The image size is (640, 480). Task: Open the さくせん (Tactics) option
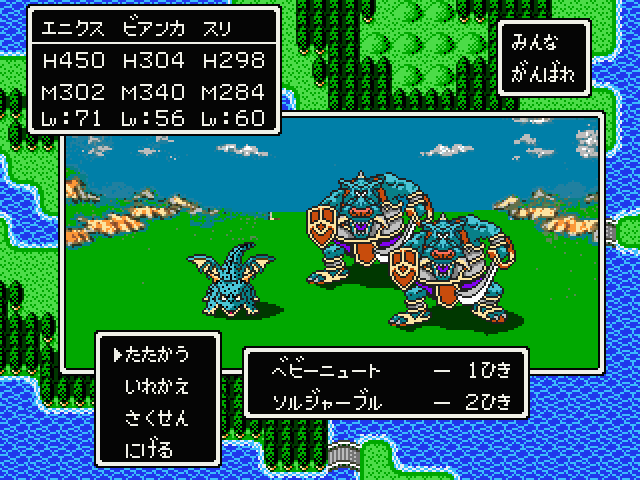pos(158,417)
